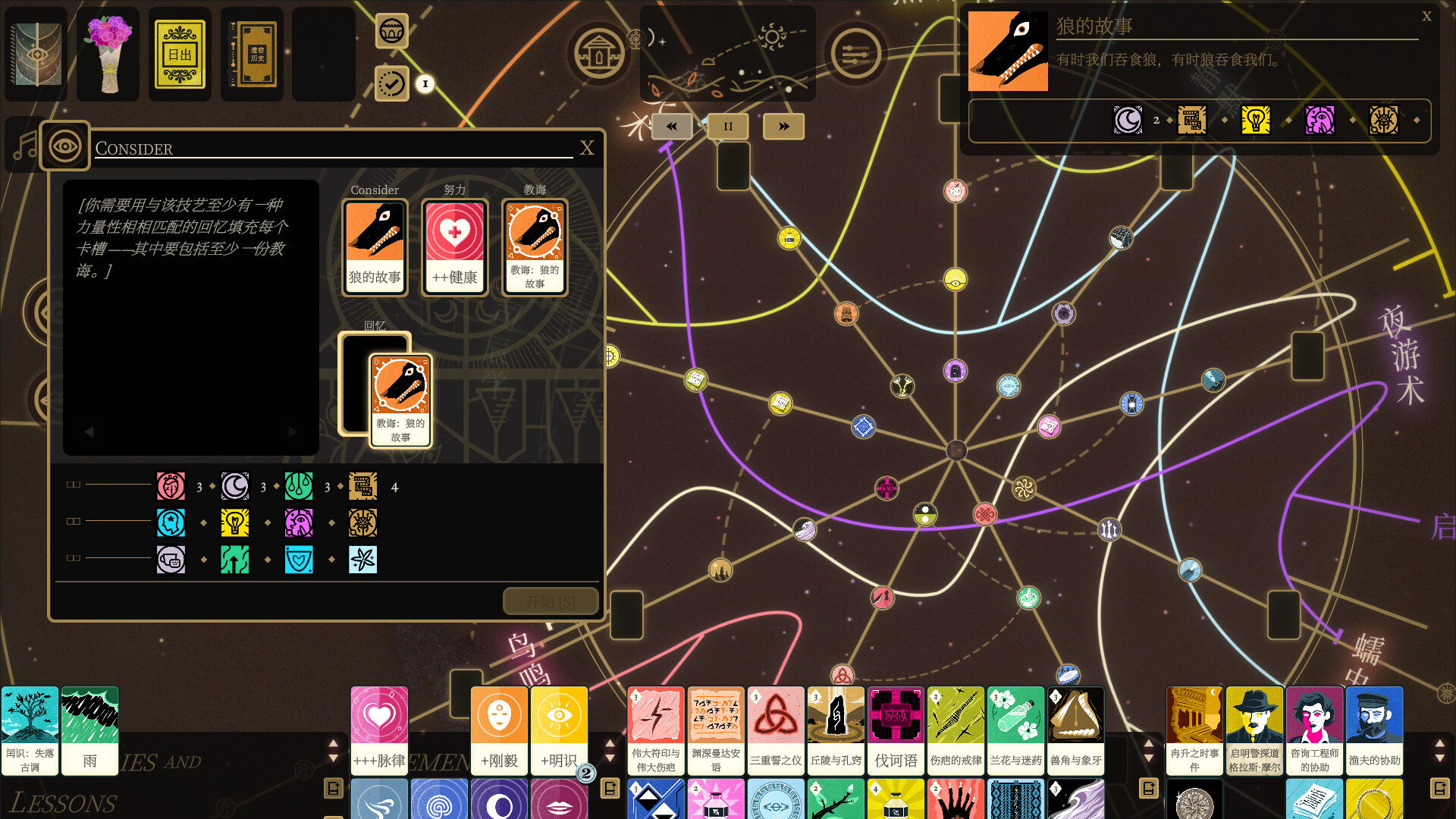Click the clock verification icon with the I badge

coord(391,84)
